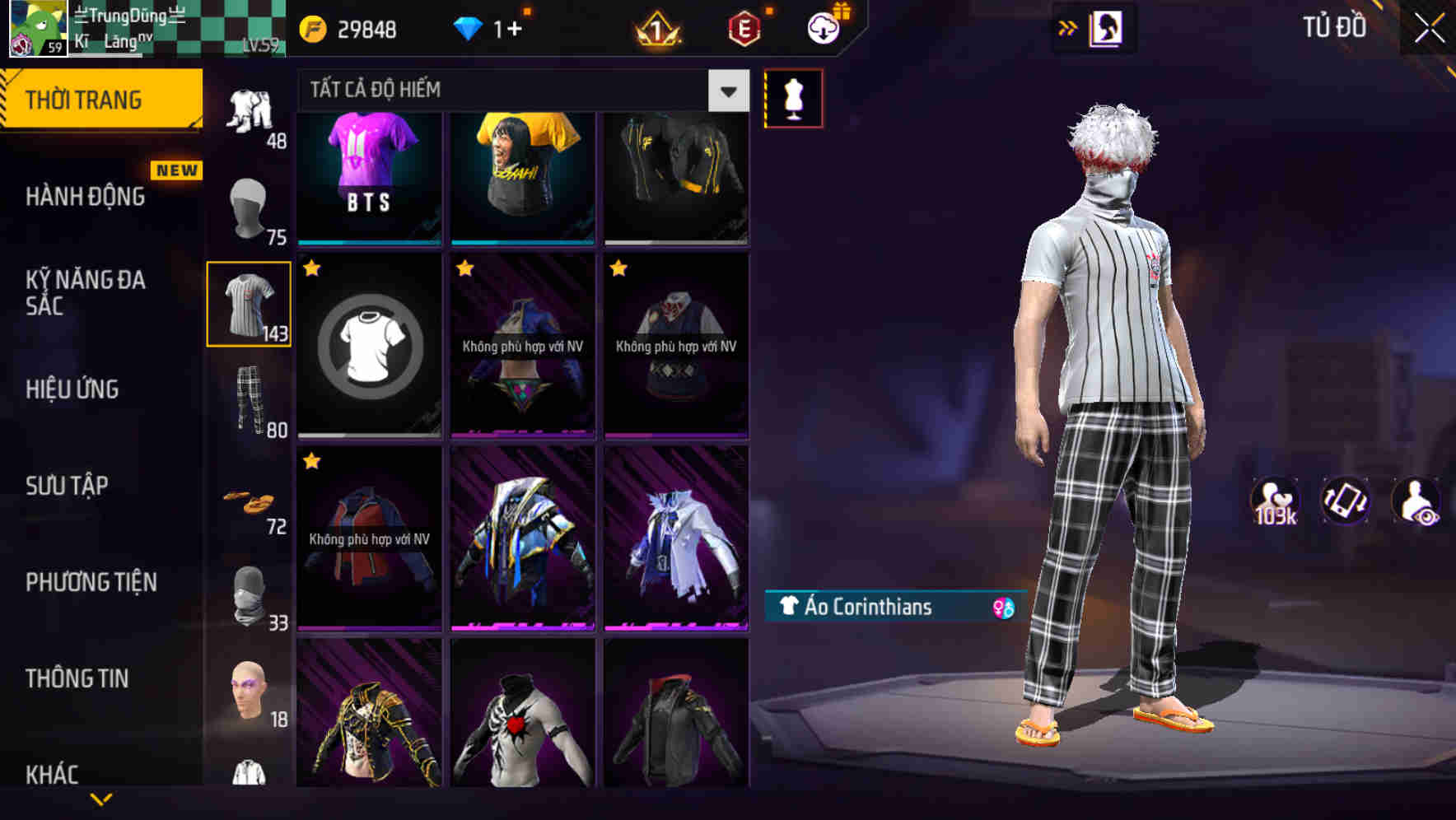Click the portrait album icon at top center
The width and height of the screenshot is (1456, 820).
click(x=1107, y=27)
